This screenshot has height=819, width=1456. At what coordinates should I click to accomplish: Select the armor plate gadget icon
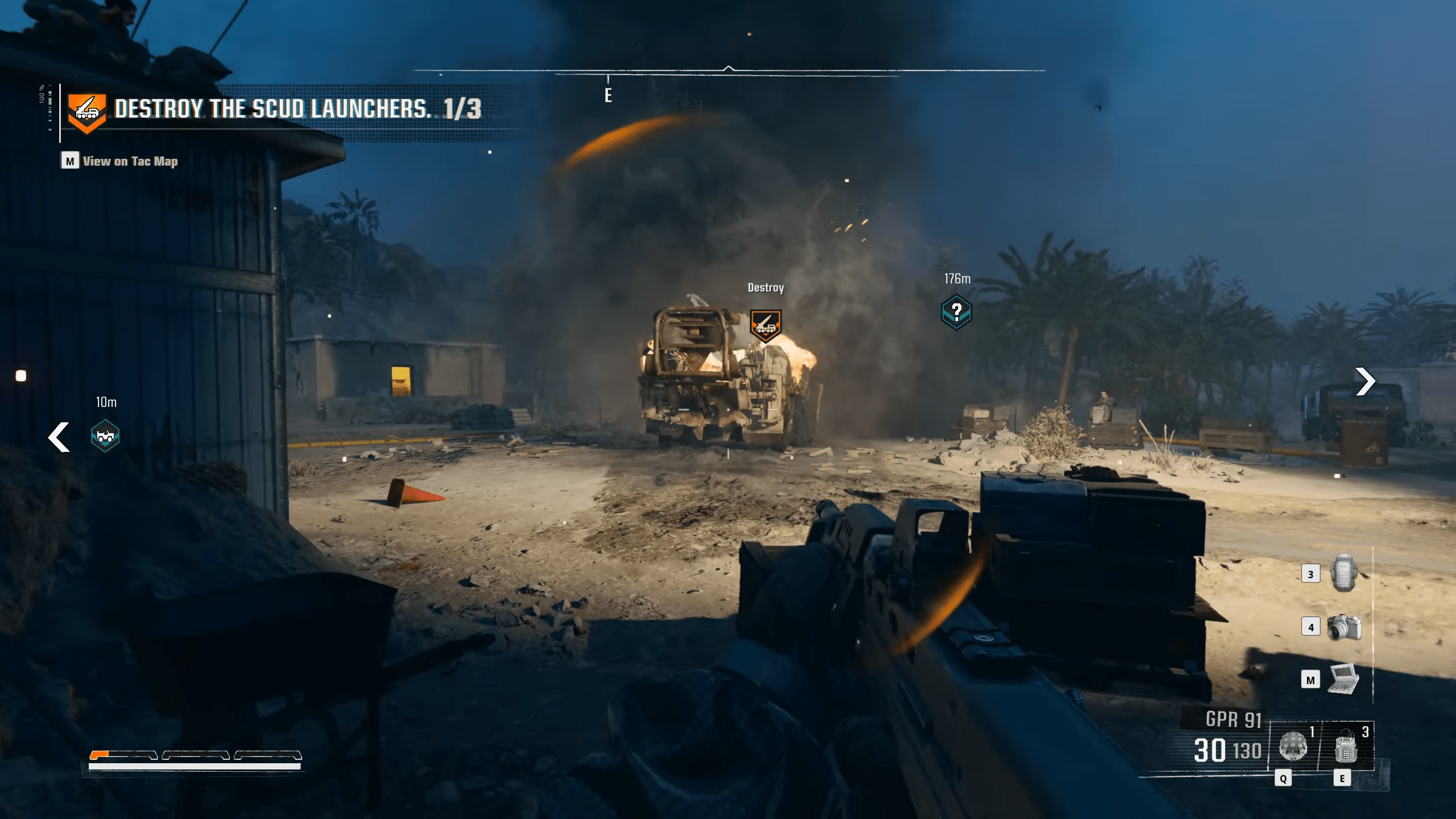(x=1344, y=573)
